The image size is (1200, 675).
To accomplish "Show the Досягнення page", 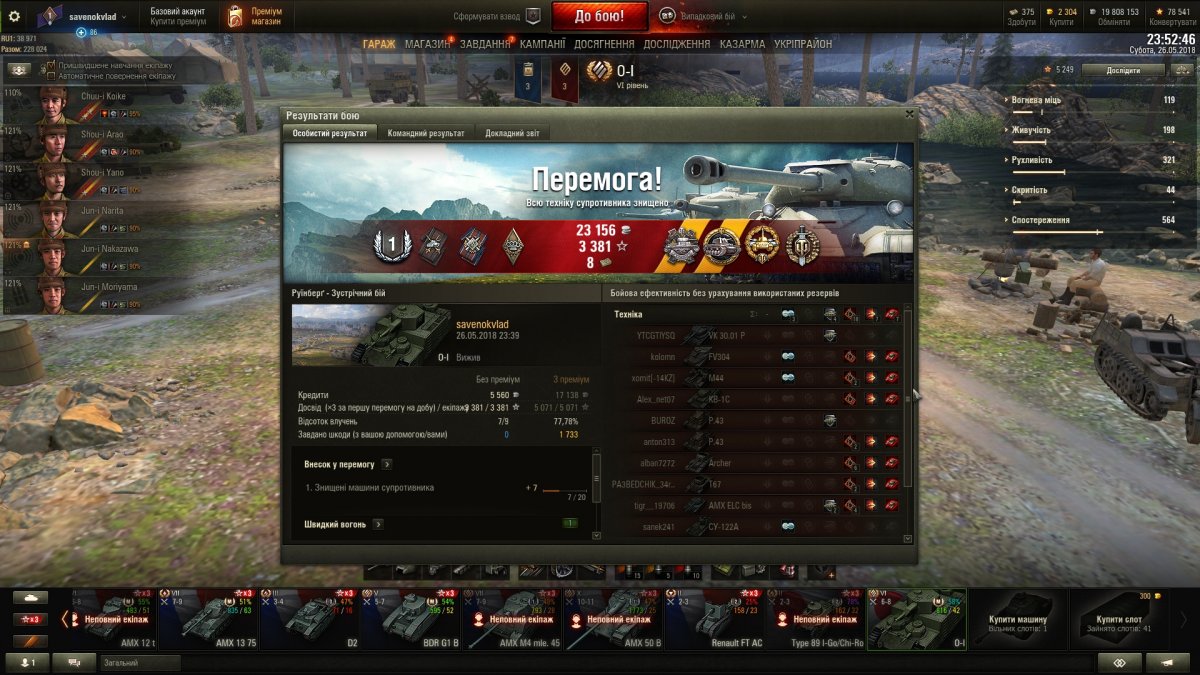I will pyautogui.click(x=604, y=44).
